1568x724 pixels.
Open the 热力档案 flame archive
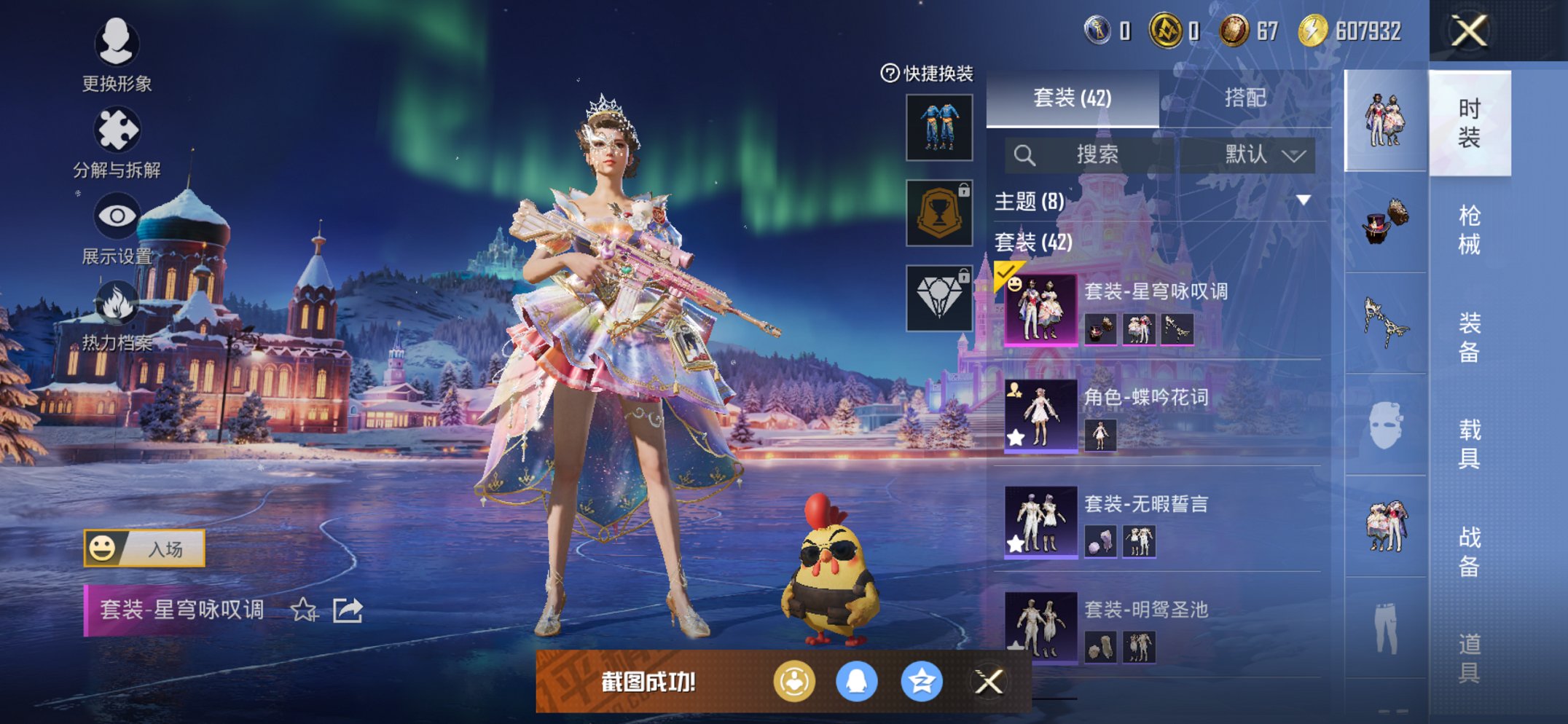[x=119, y=301]
